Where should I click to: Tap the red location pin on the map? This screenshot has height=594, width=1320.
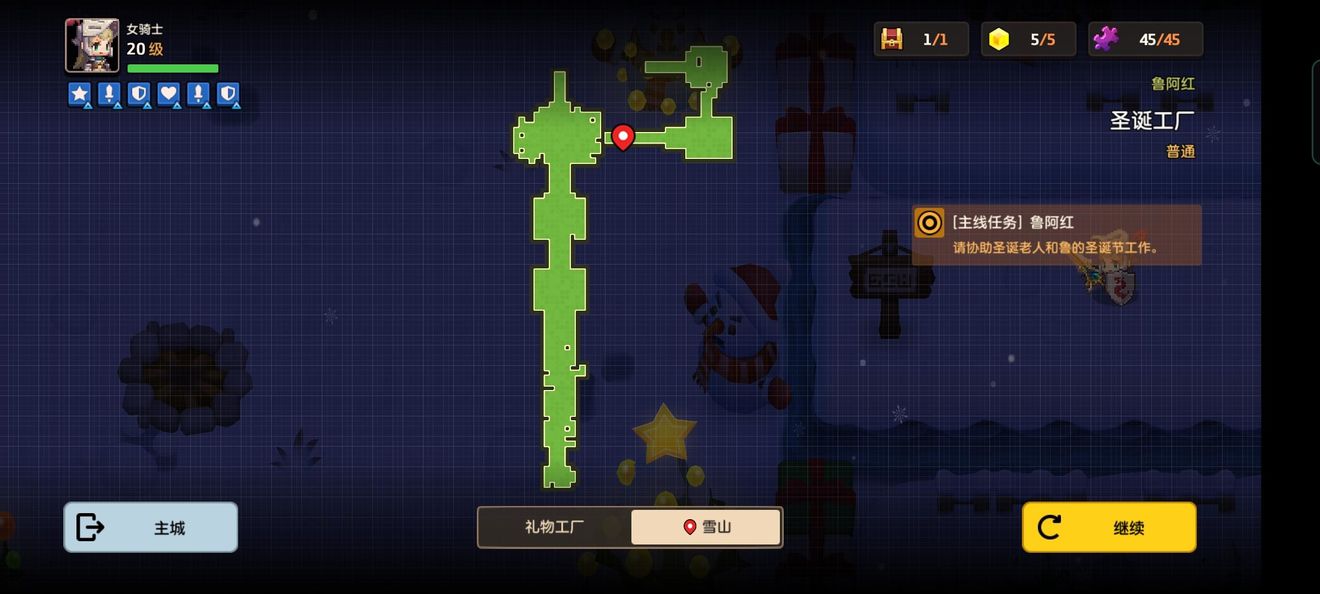pyautogui.click(x=623, y=136)
